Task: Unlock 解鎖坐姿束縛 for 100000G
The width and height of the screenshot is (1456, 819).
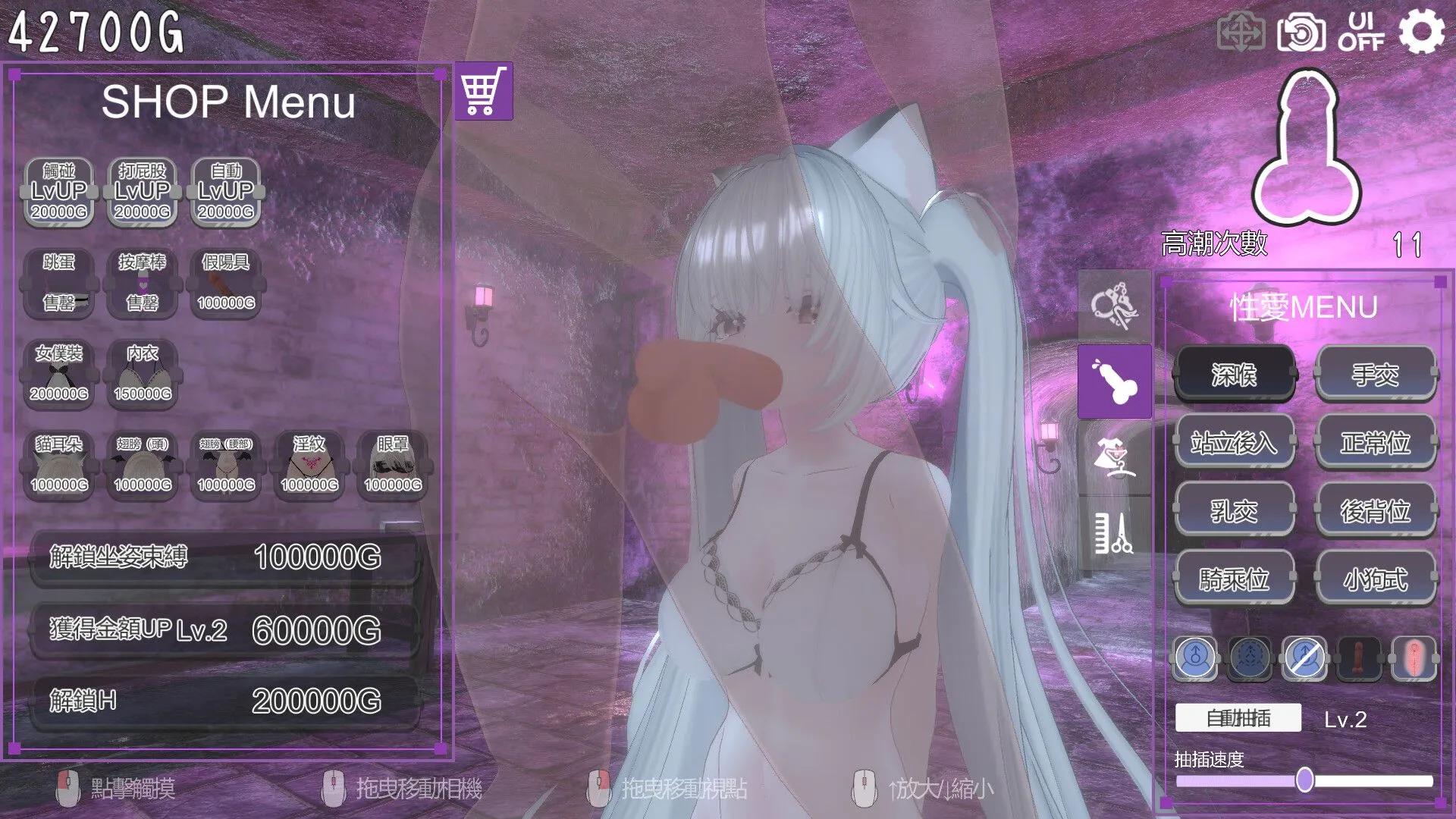Action: pos(224,557)
